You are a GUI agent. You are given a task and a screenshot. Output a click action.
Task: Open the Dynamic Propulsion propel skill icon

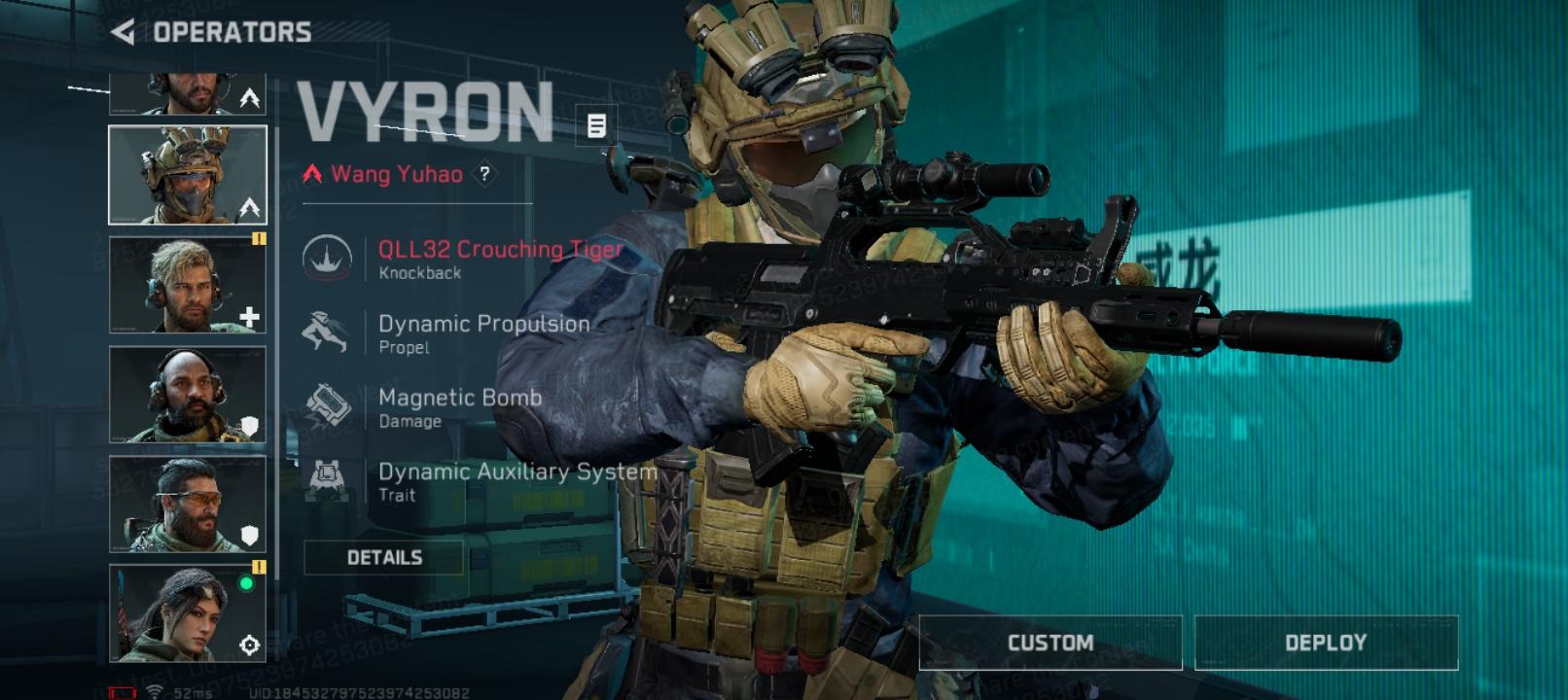329,332
